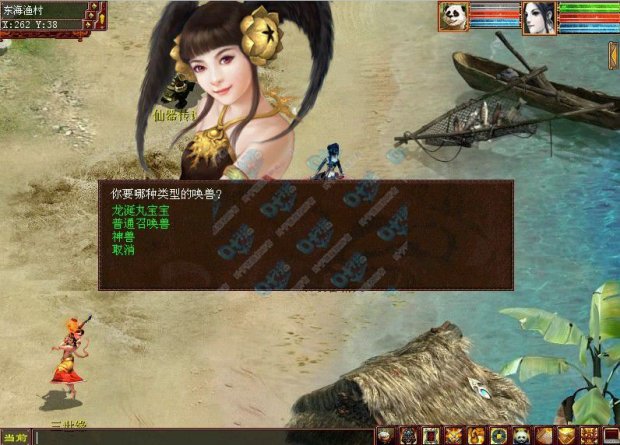Click the panda face icon in the bottom bar

[x=521, y=436]
